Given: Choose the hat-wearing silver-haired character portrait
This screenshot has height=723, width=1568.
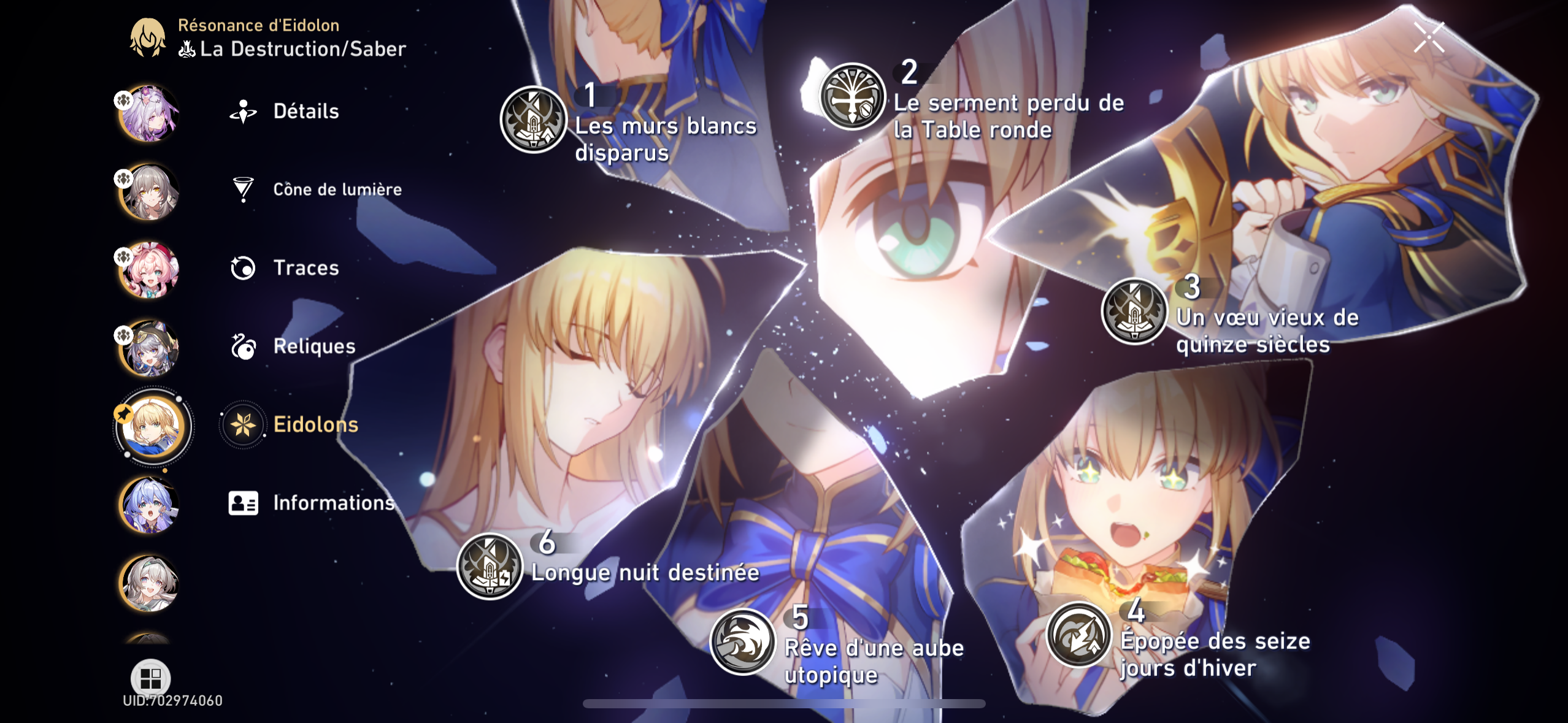Looking at the screenshot, I should [x=149, y=348].
